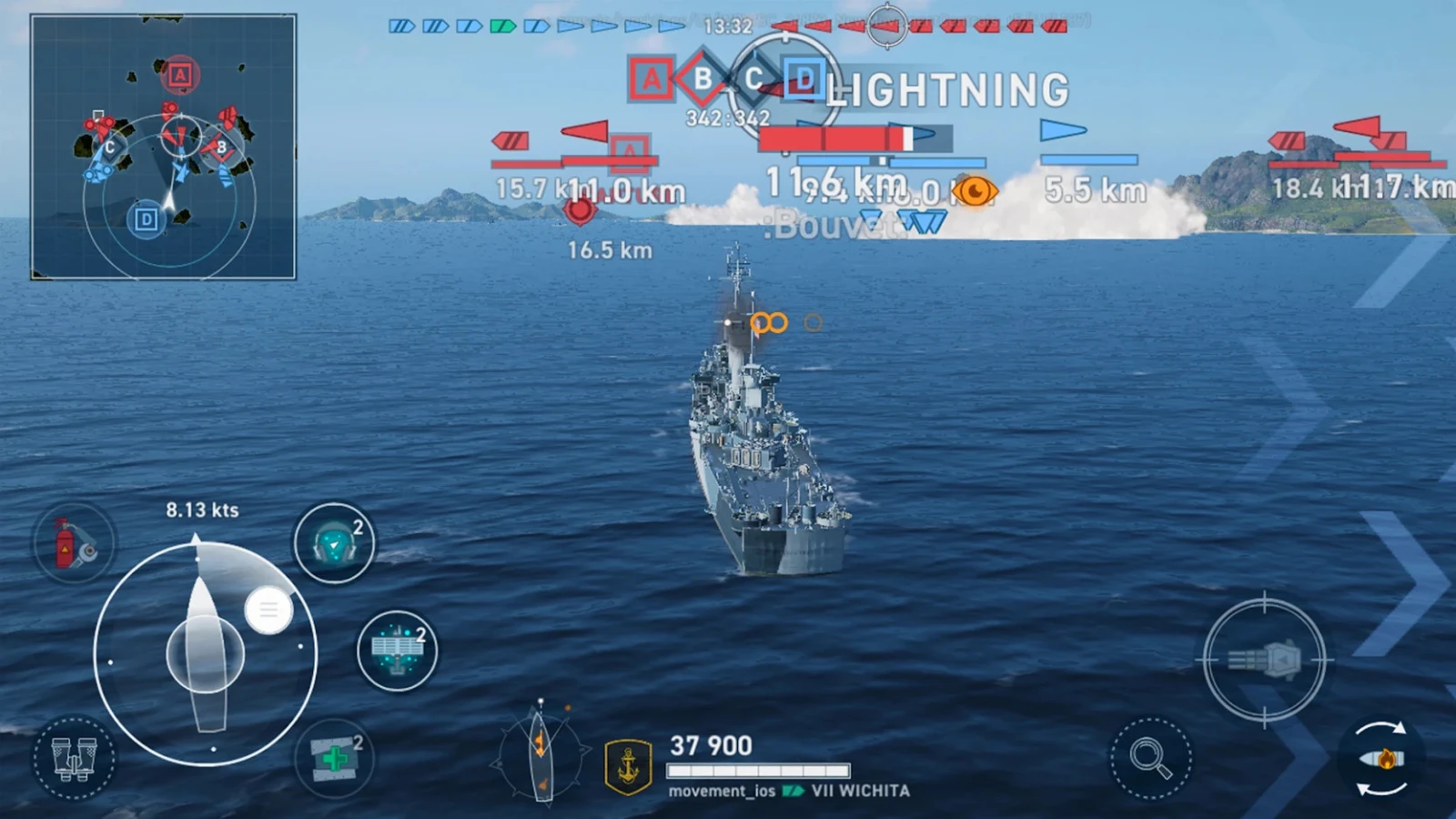Open the tactical minimap

[x=164, y=147]
